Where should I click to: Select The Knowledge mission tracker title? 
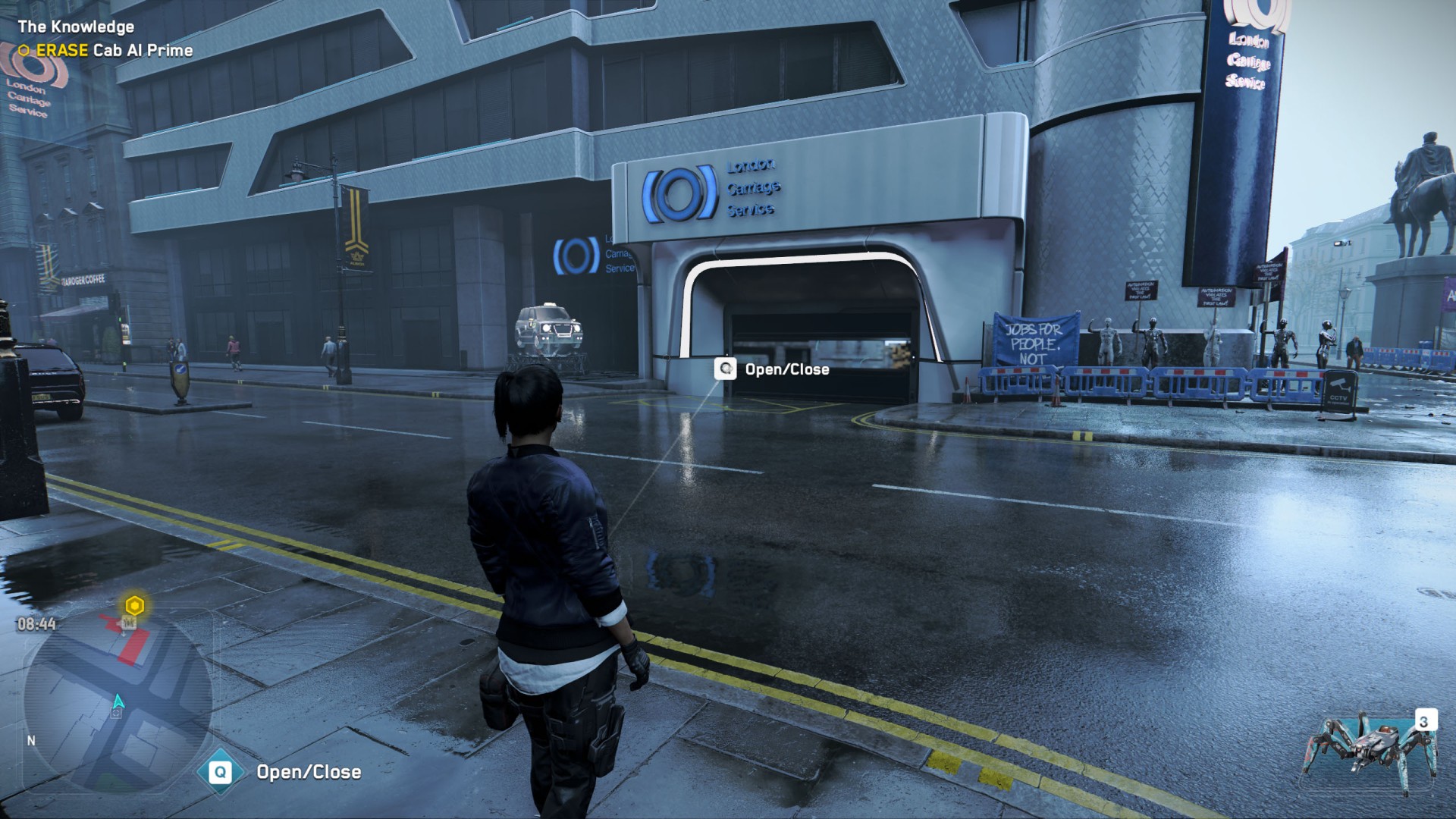[76, 27]
